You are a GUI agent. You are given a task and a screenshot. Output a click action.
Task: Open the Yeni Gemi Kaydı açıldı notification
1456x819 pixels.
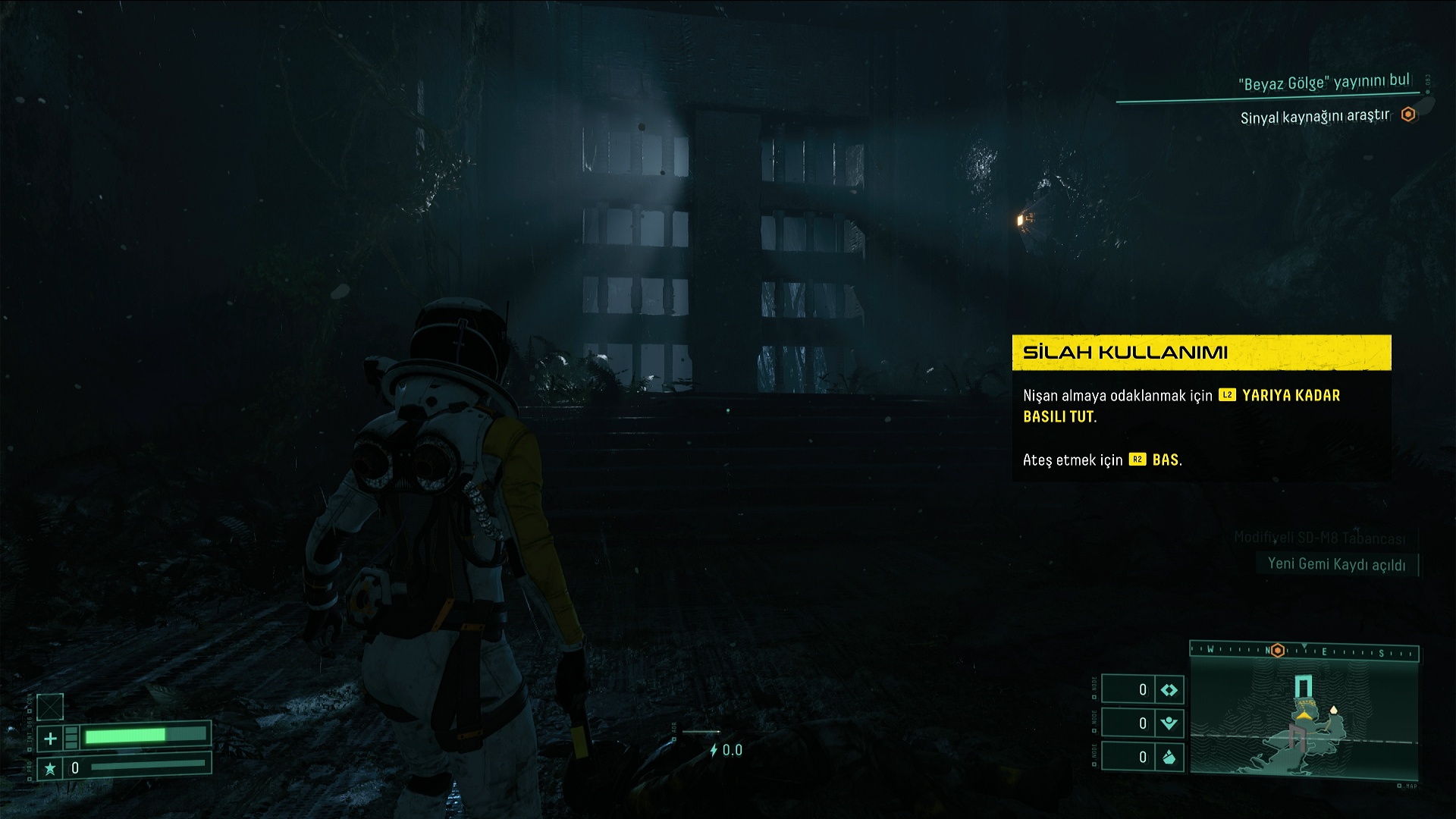click(x=1336, y=564)
